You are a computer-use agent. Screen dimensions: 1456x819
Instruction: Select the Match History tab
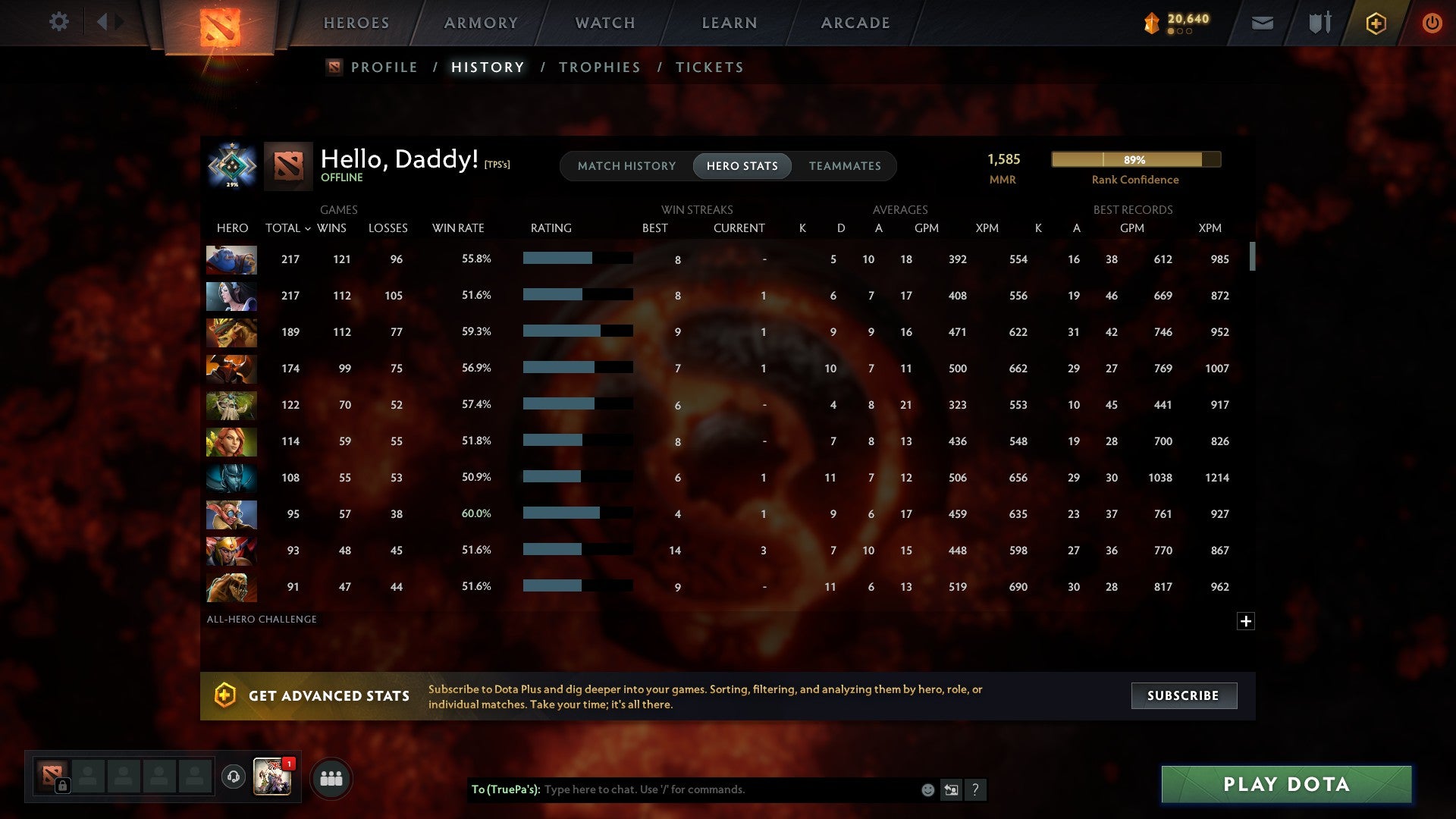[x=626, y=165]
